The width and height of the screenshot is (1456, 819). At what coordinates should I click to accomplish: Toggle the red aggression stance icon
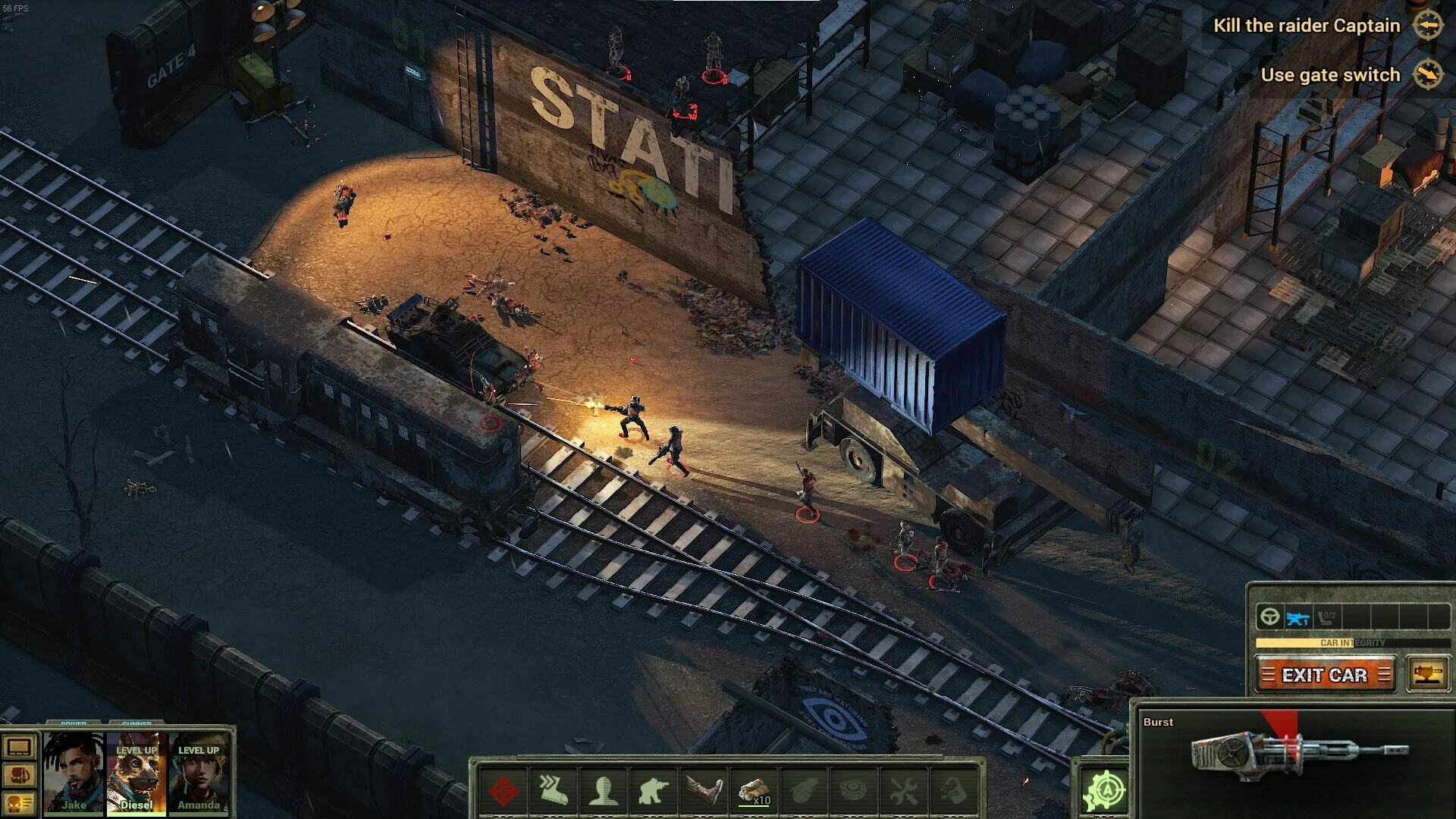click(504, 790)
